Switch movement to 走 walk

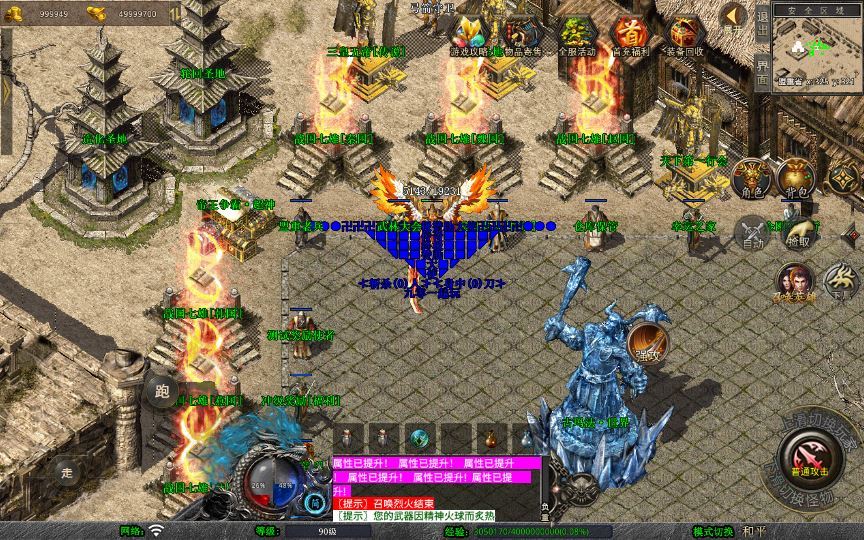coord(68,471)
